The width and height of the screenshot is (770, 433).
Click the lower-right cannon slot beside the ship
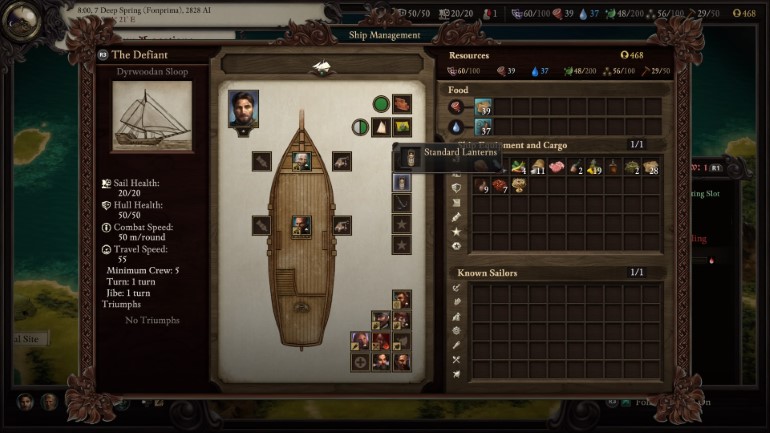[x=341, y=226]
